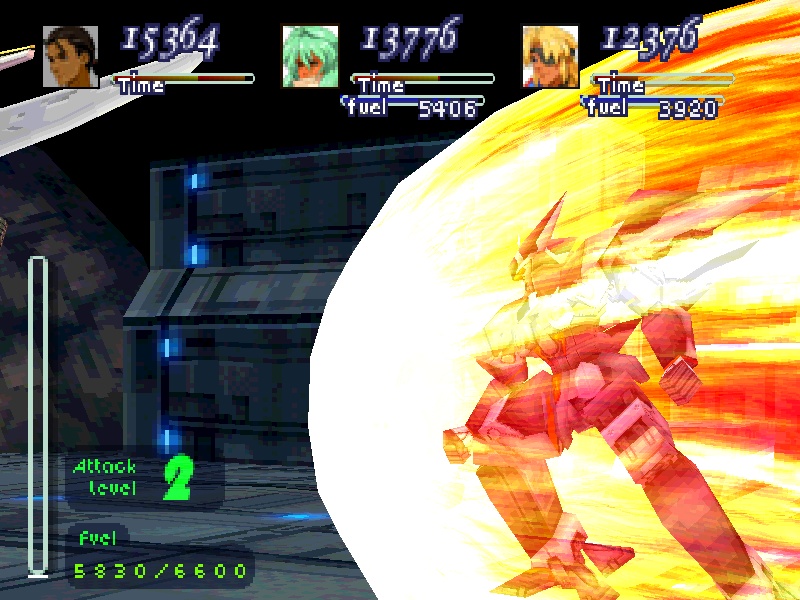Select the blond eyepatch character's portrait

point(551,56)
